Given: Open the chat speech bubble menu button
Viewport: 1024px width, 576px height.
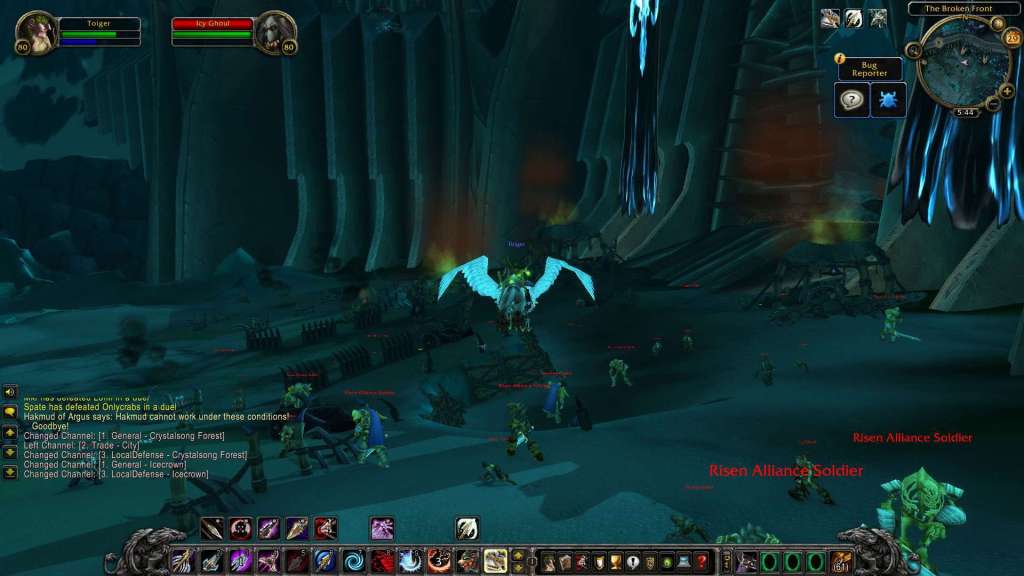Looking at the screenshot, I should click(10, 411).
